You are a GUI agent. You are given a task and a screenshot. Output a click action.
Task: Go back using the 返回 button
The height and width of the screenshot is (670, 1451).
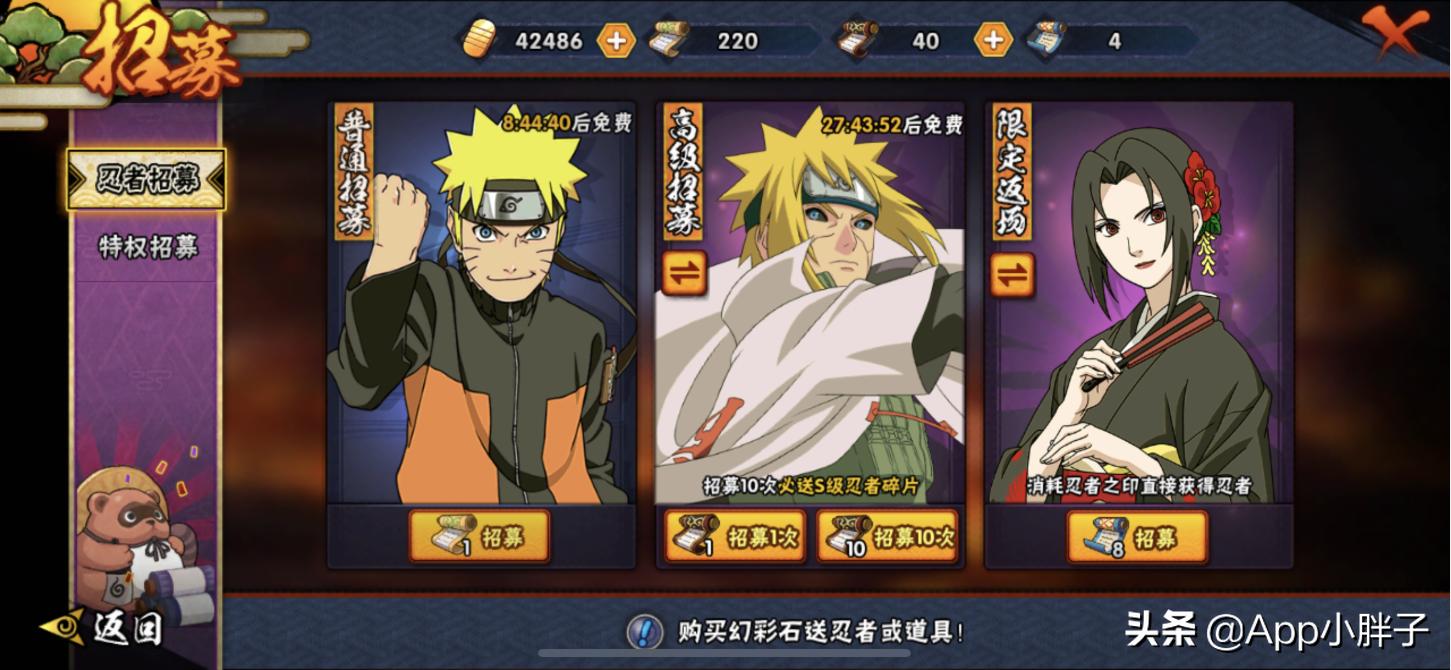(103, 627)
